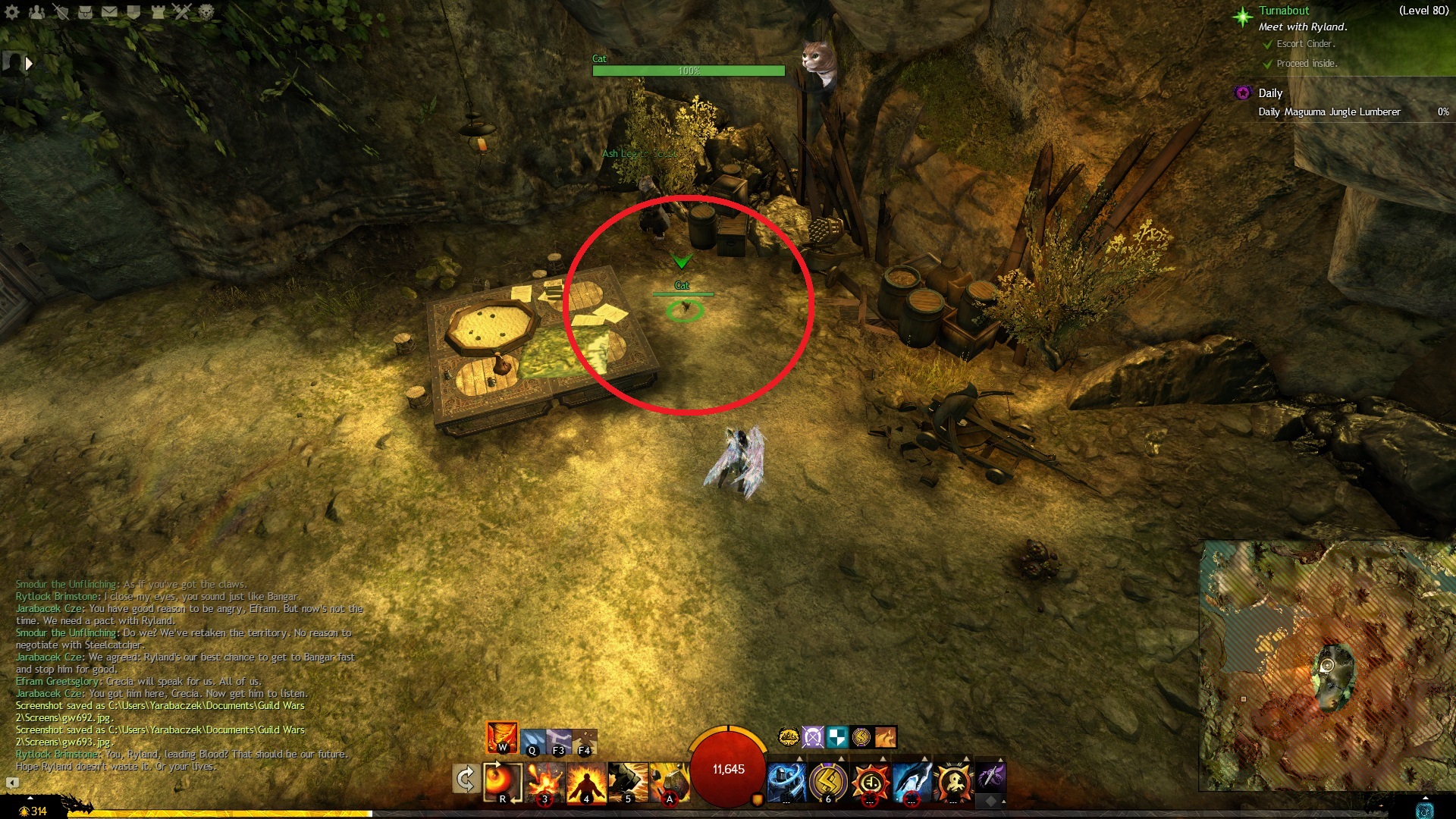Switch to the lightning air attunement
This screenshot has width=1456, height=819.
(x=558, y=739)
